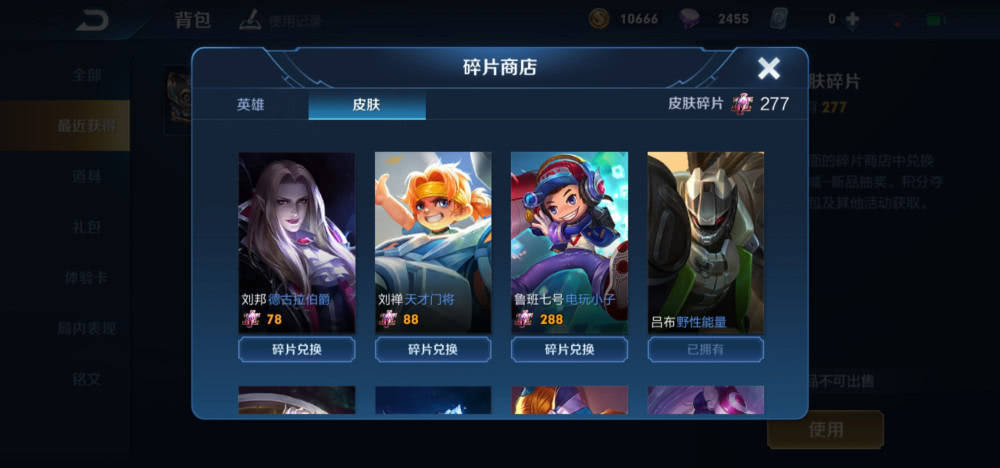Switch to the 英雄 tab
The width and height of the screenshot is (1000, 468).
pyautogui.click(x=251, y=104)
